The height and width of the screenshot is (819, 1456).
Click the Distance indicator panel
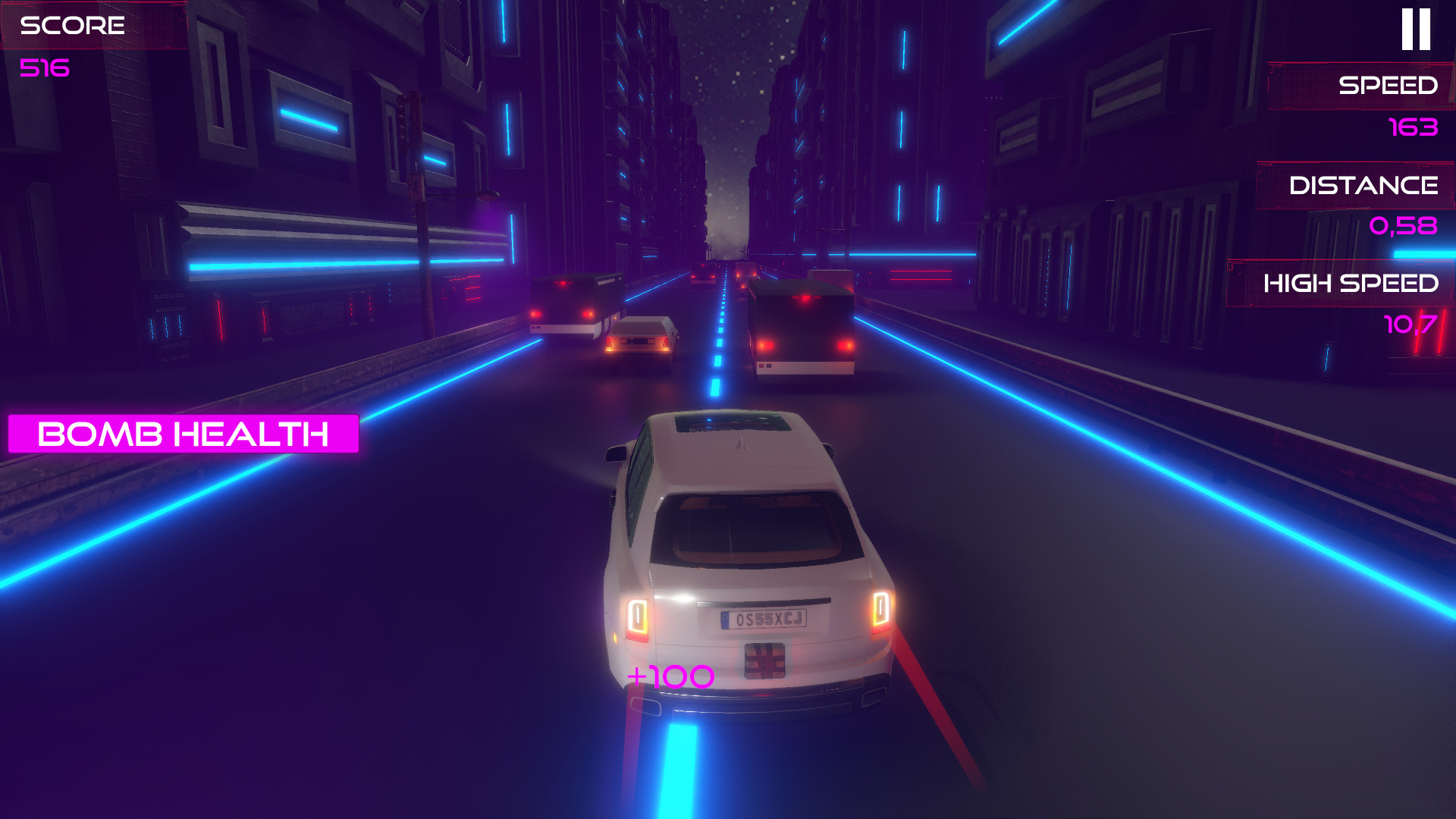click(1365, 184)
